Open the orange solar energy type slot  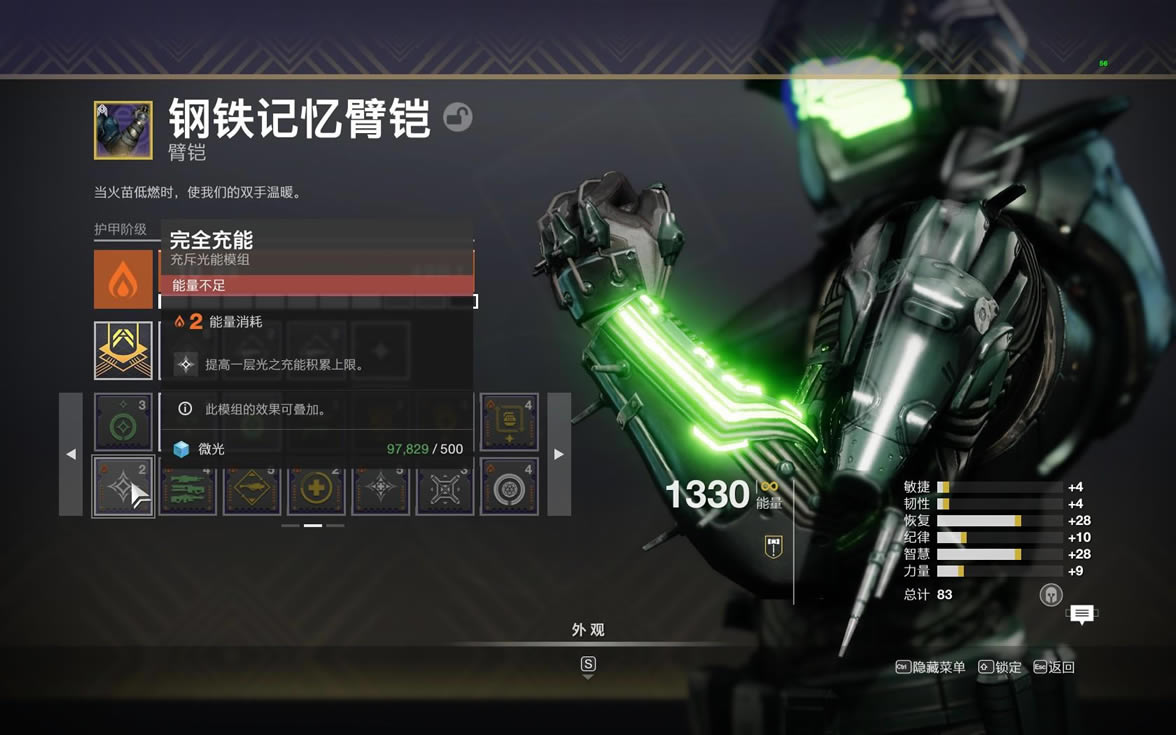[x=123, y=279]
